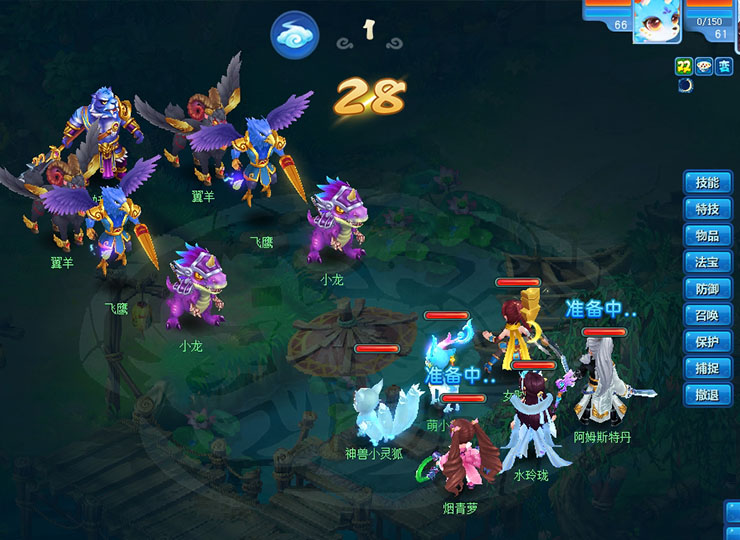Image resolution: width=740 pixels, height=540 pixels.
Task: Select the 保护 protect command
Action: (x=707, y=342)
